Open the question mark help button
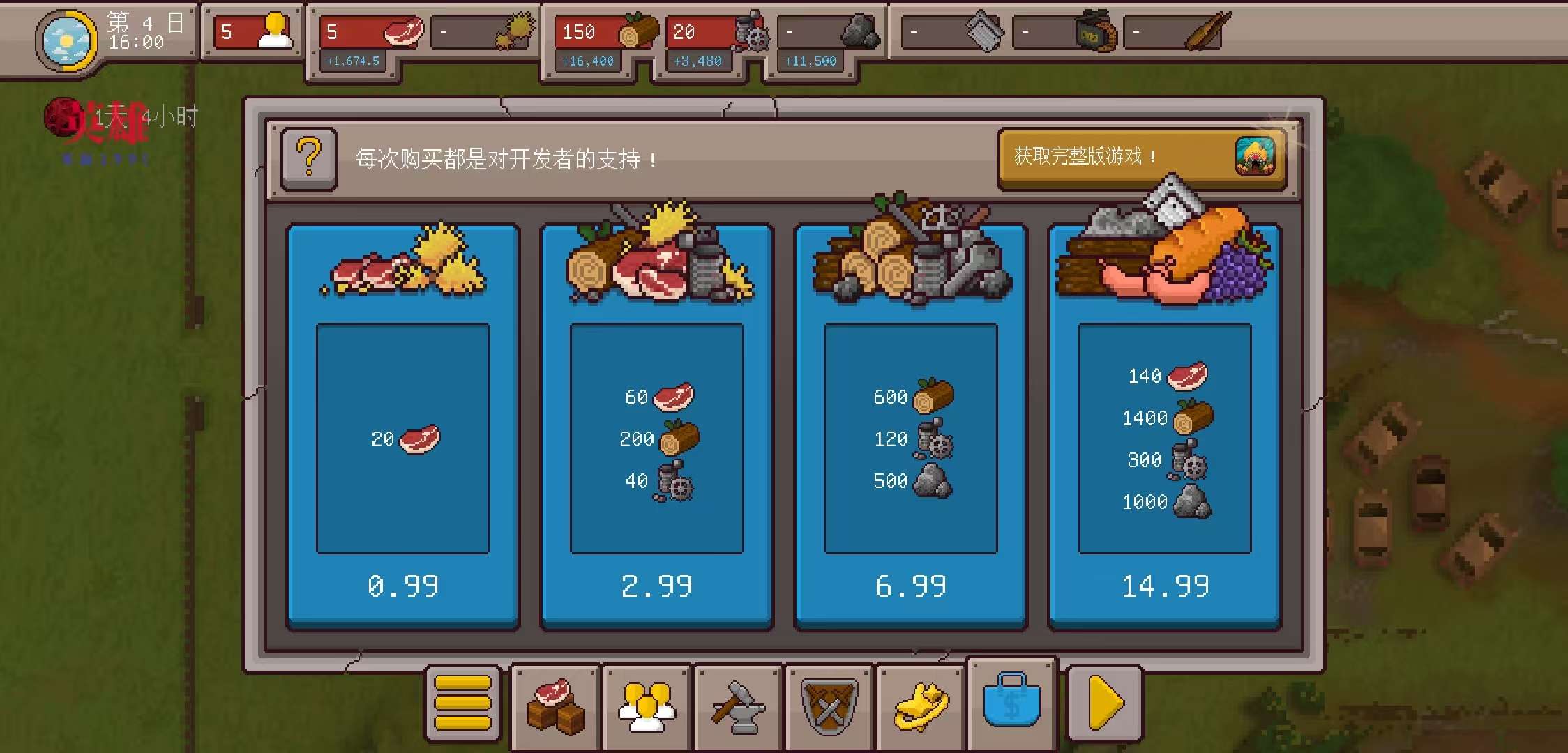The width and height of the screenshot is (1568, 753). click(309, 158)
